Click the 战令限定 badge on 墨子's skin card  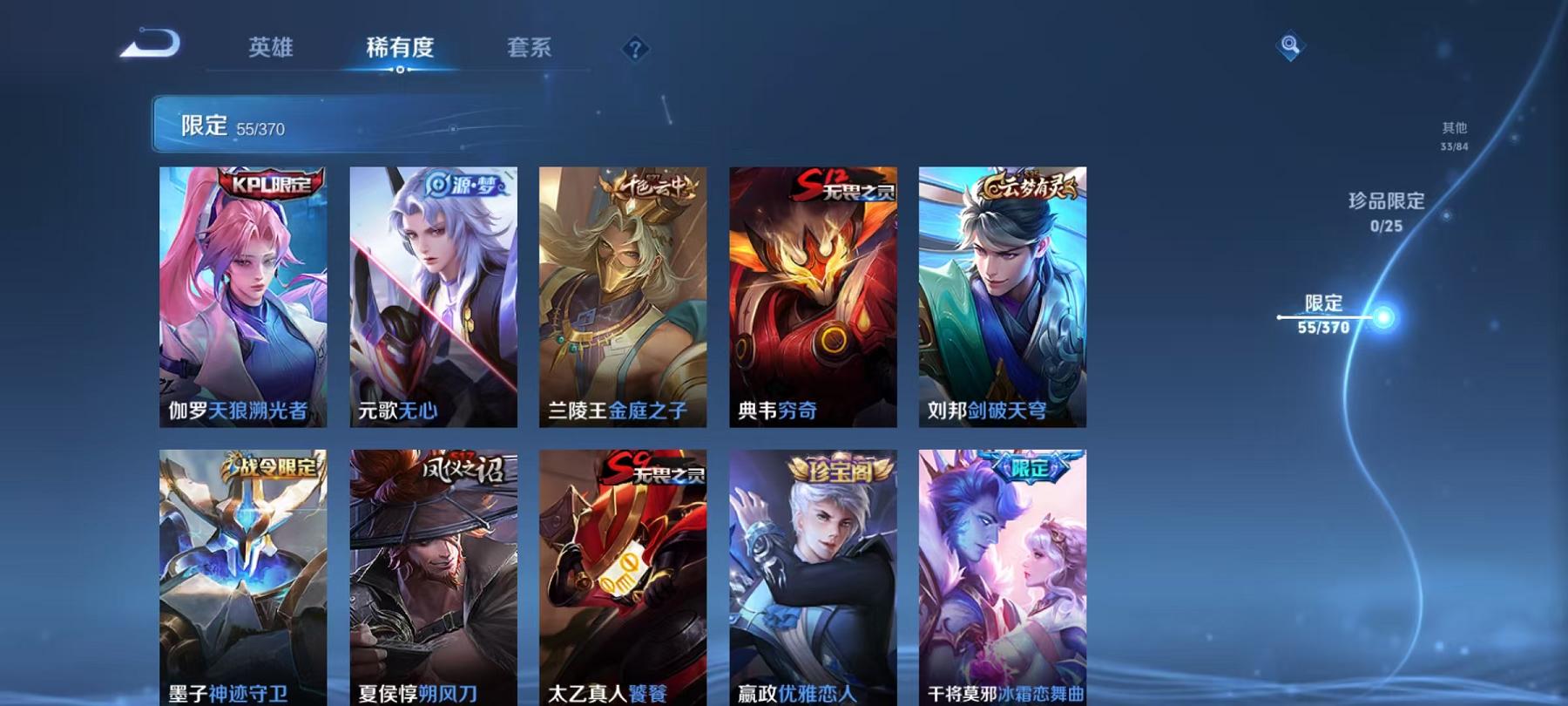[272, 469]
